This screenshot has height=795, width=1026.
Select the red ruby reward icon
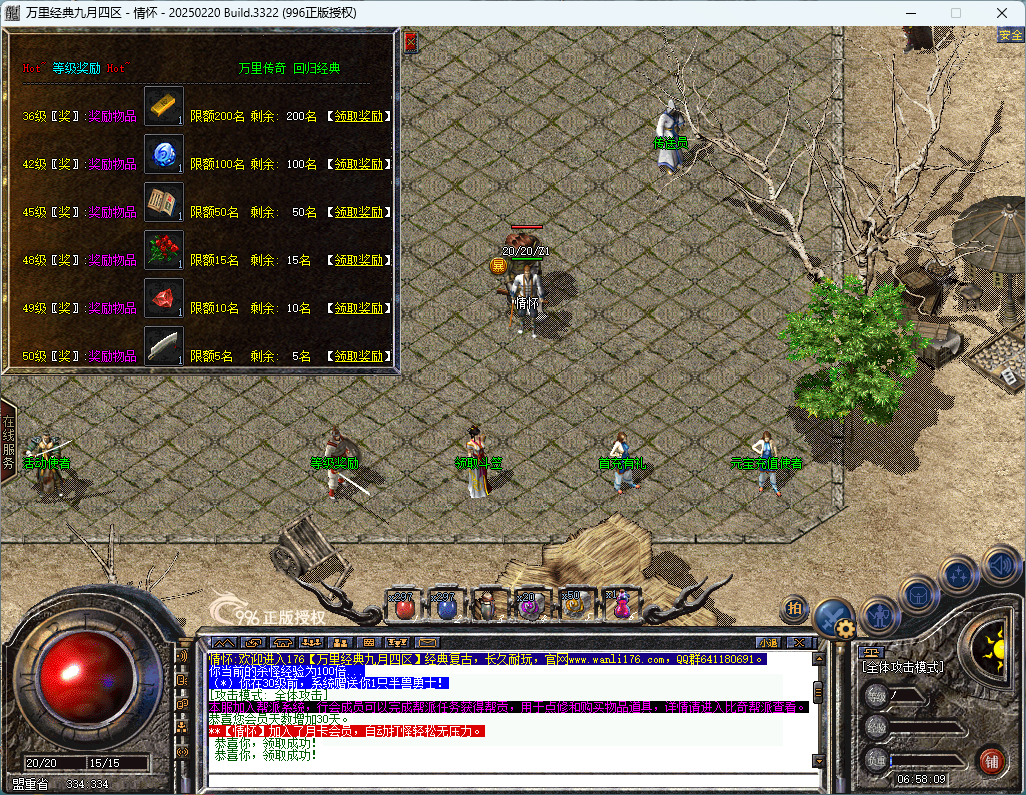[164, 299]
